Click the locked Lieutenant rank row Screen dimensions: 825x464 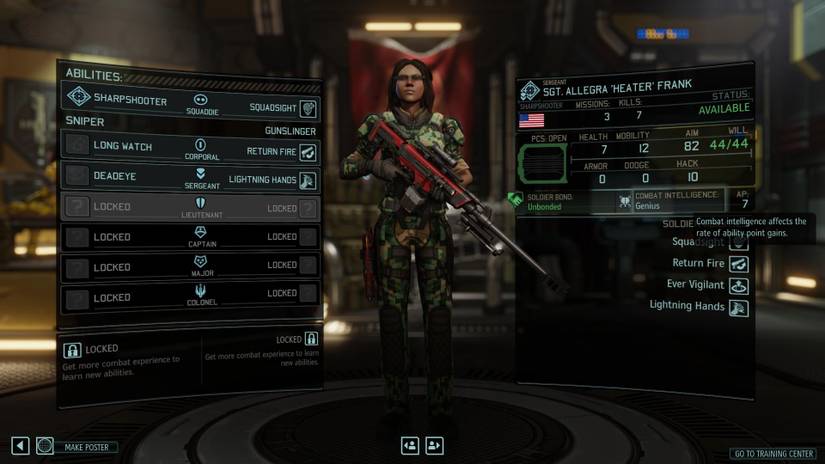190,207
